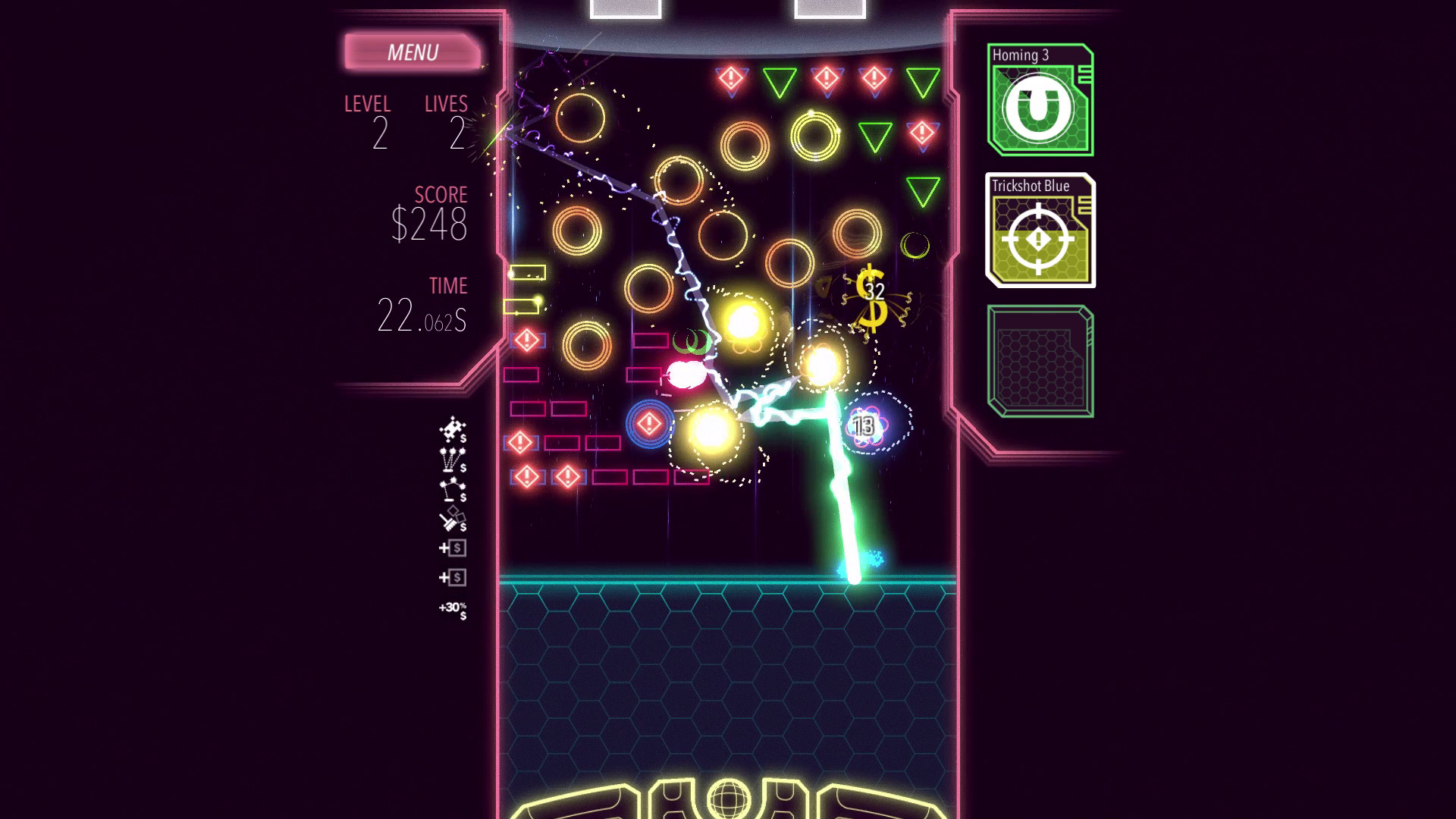
Task: Select the first +$ cash bonus icon
Action: coord(453,548)
